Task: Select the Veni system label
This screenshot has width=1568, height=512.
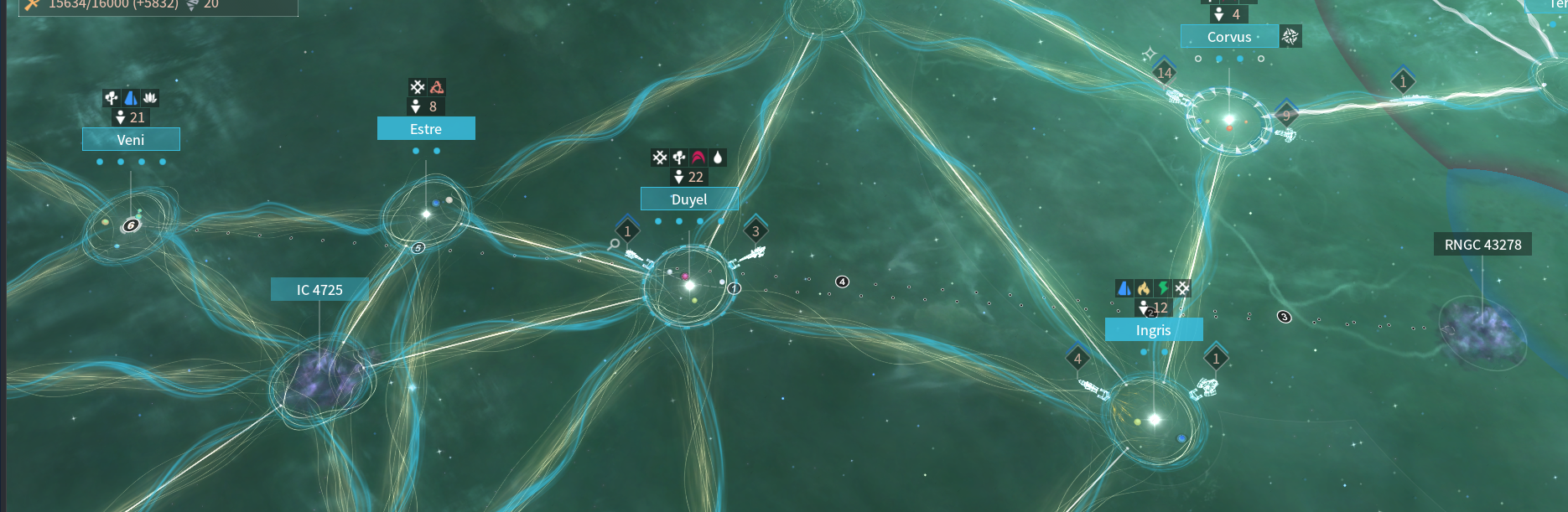Action: tap(131, 140)
